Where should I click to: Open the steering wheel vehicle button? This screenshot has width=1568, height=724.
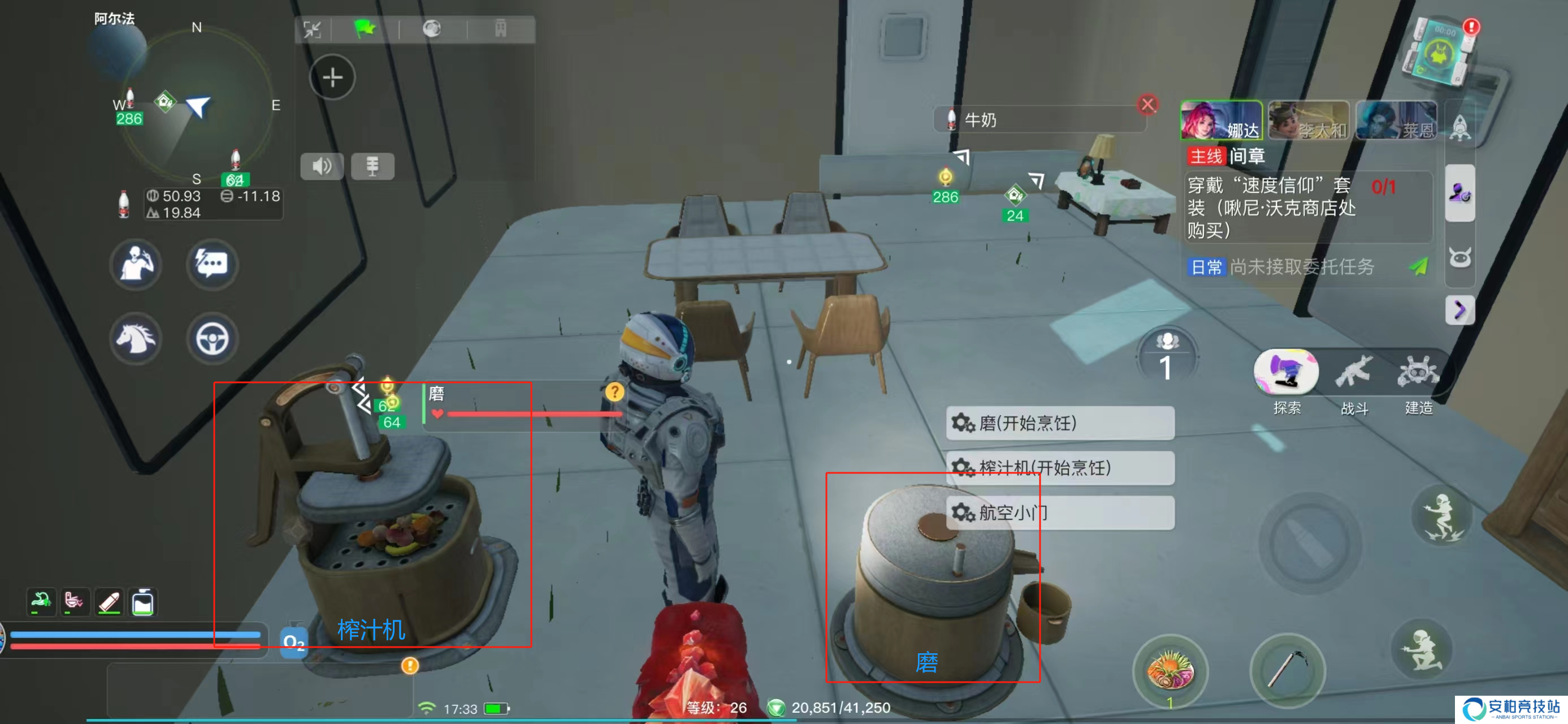(212, 339)
